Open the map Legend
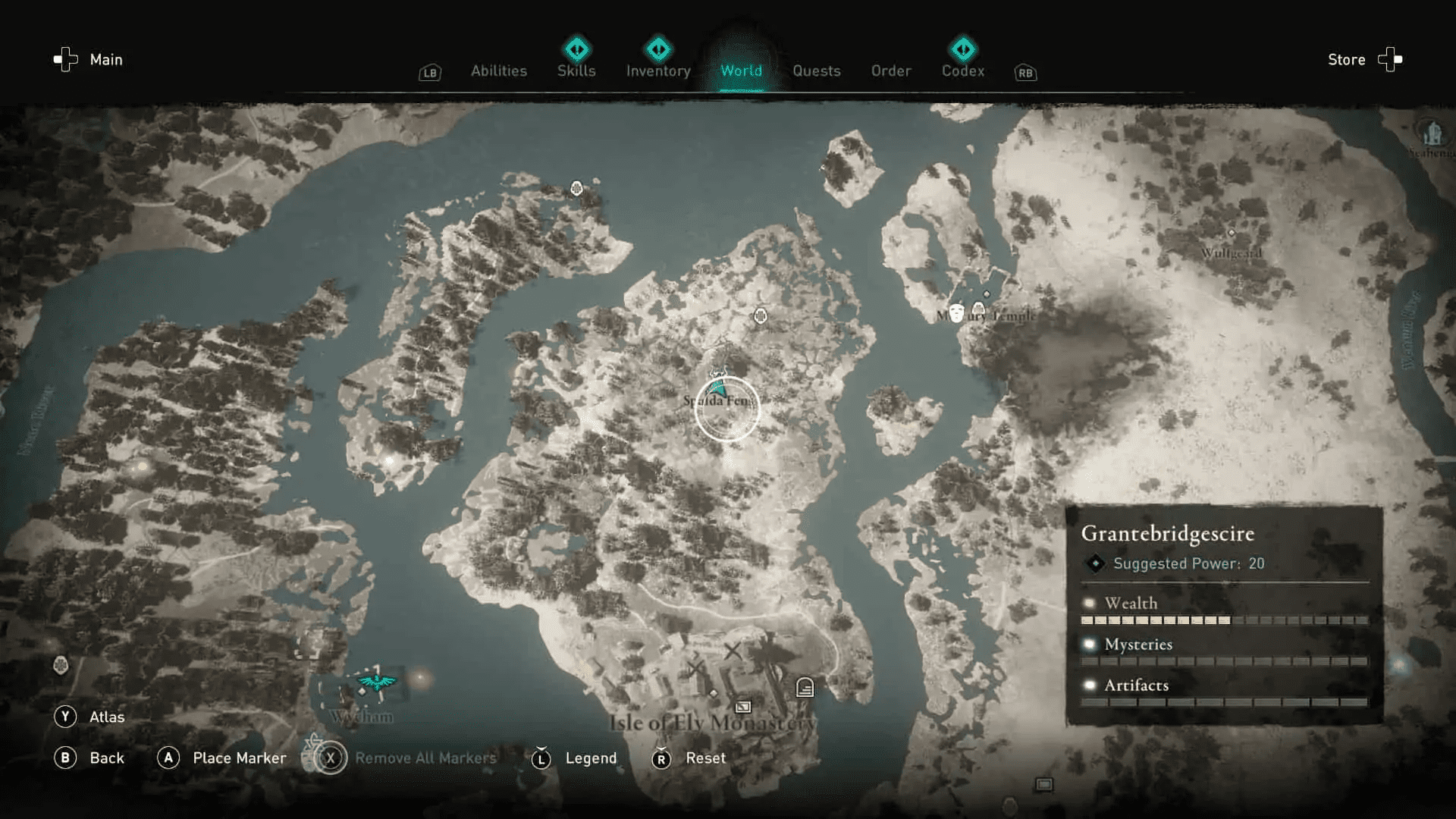This screenshot has height=819, width=1456. click(591, 758)
